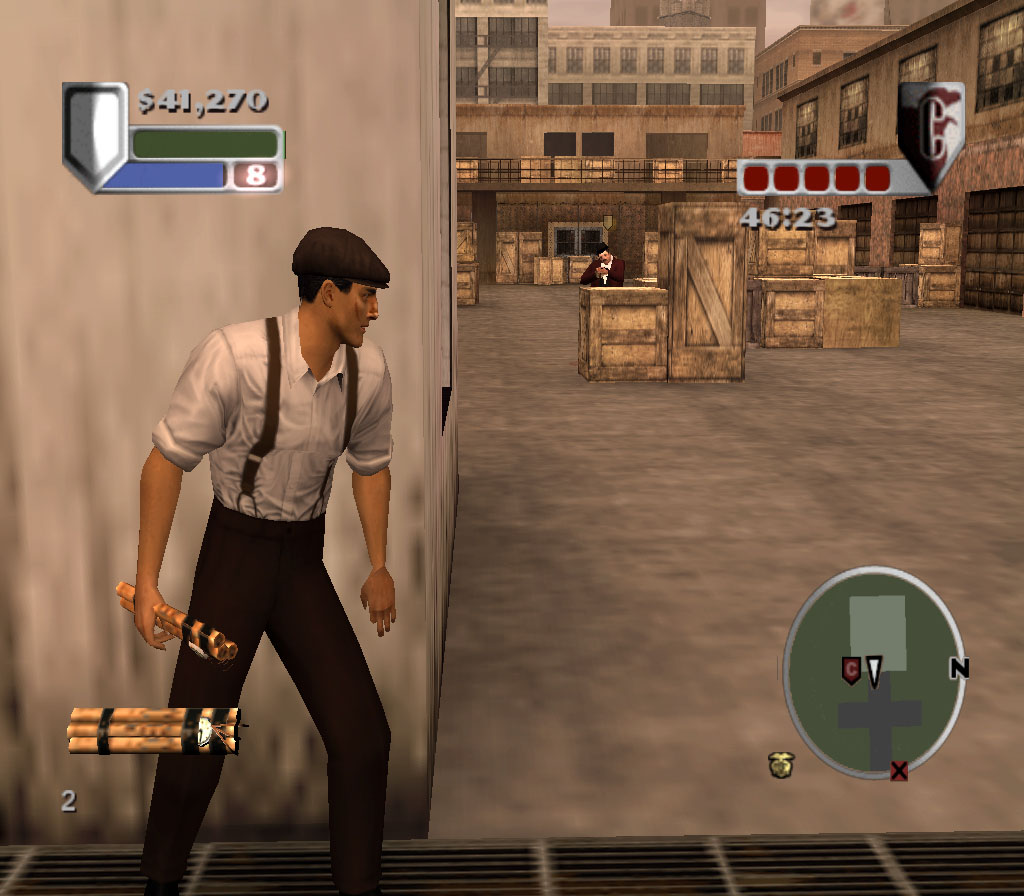
Task: Select the red C marker on minimap
Action: pyautogui.click(x=851, y=670)
